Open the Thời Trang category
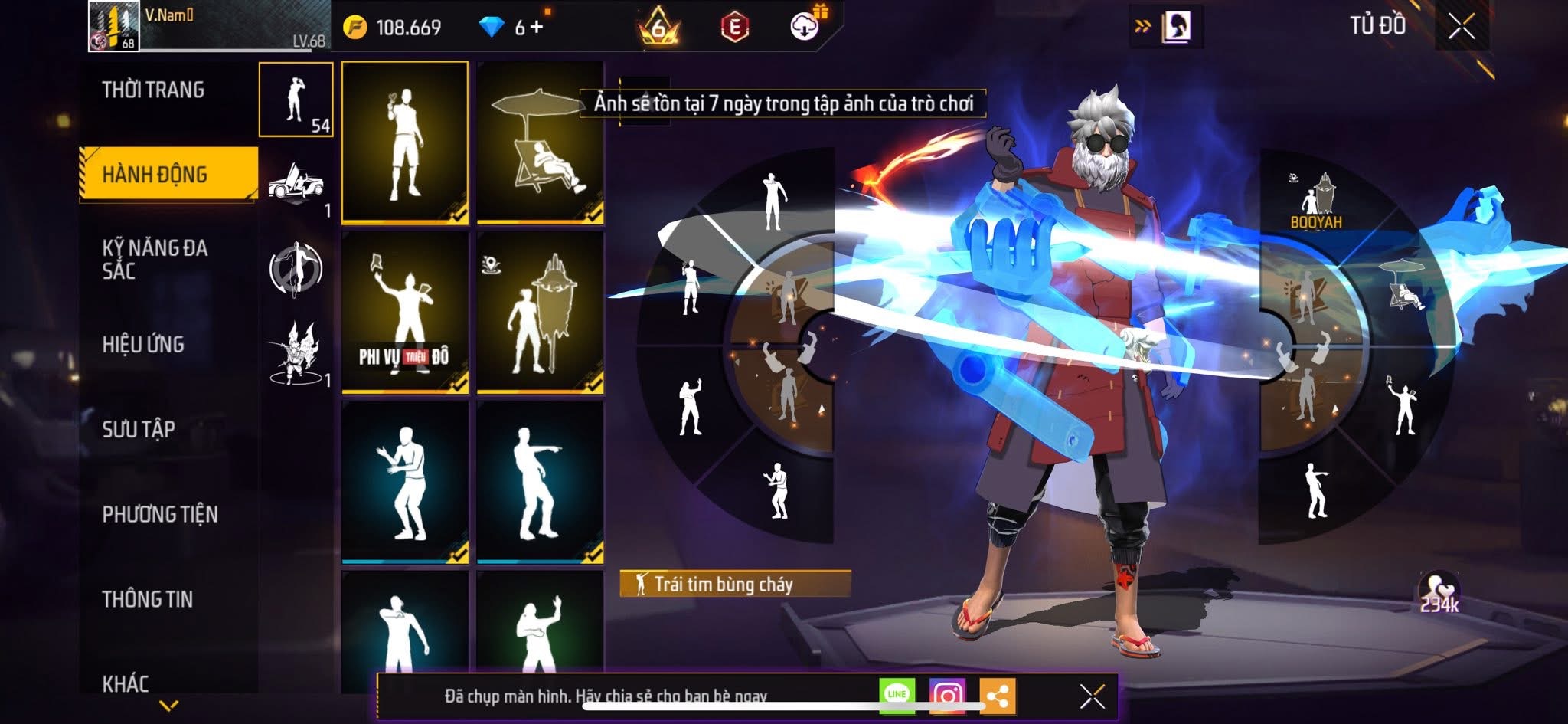1568x724 pixels. 153,90
